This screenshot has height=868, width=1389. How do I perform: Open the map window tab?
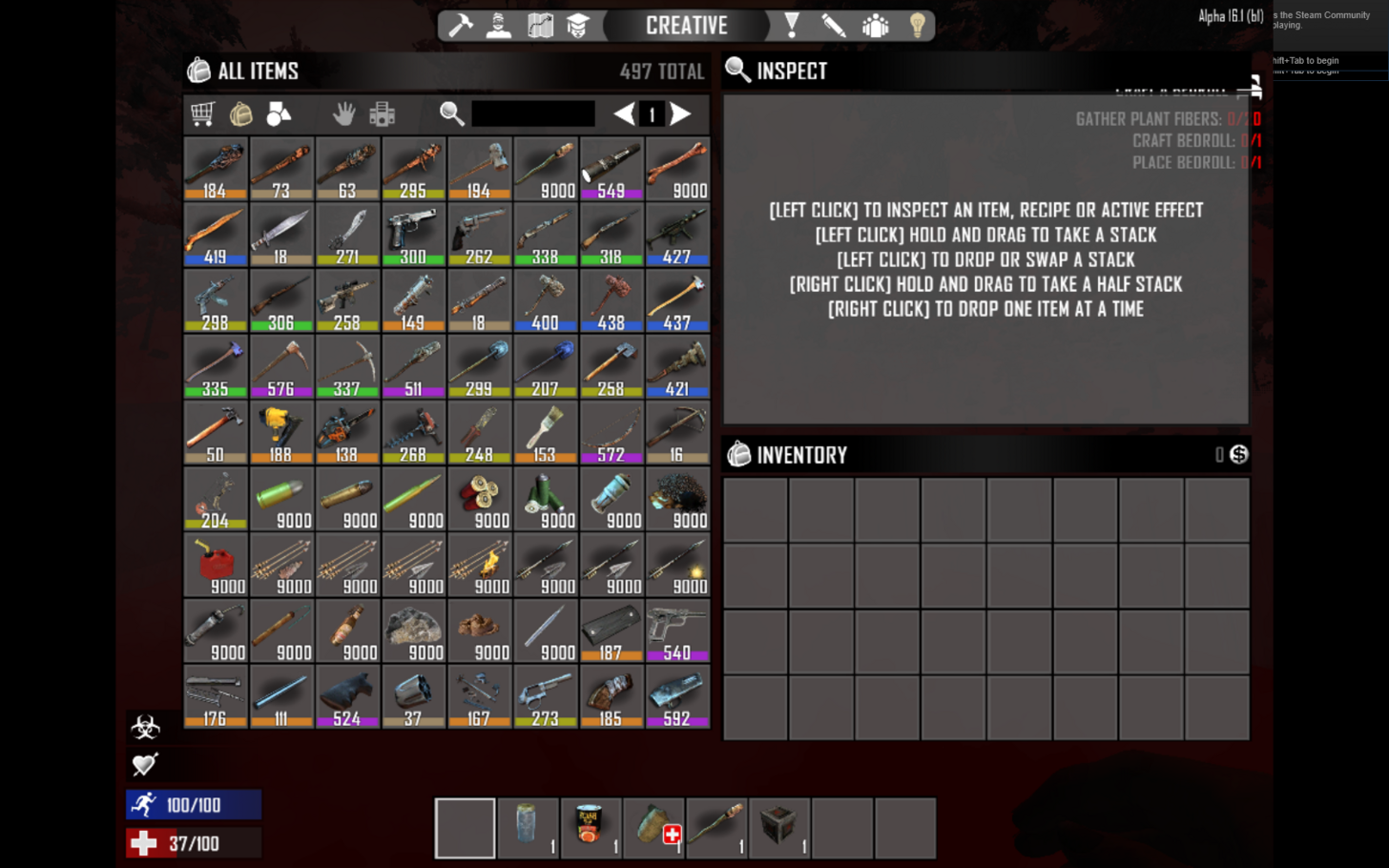540,26
